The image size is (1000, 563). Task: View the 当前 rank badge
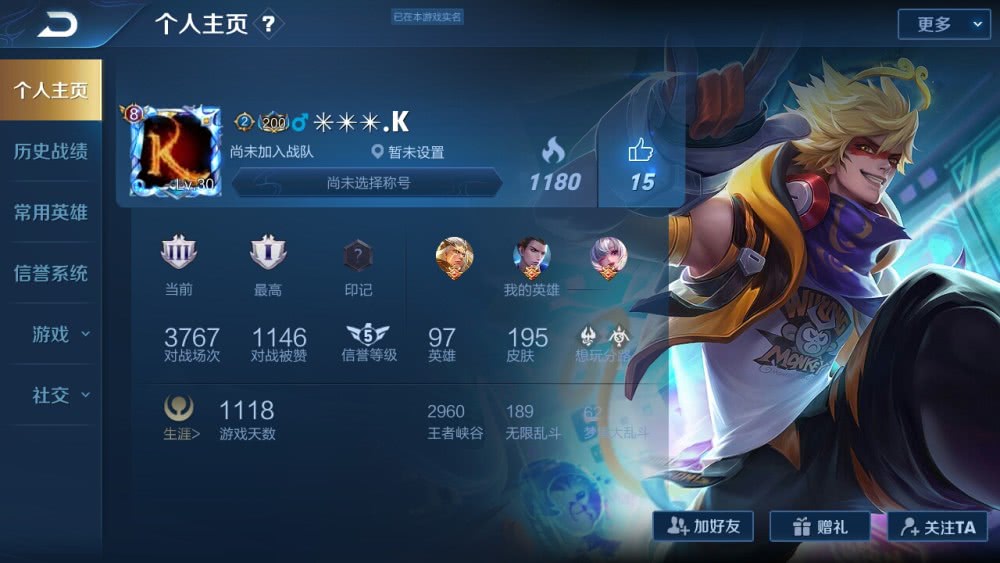point(179,256)
